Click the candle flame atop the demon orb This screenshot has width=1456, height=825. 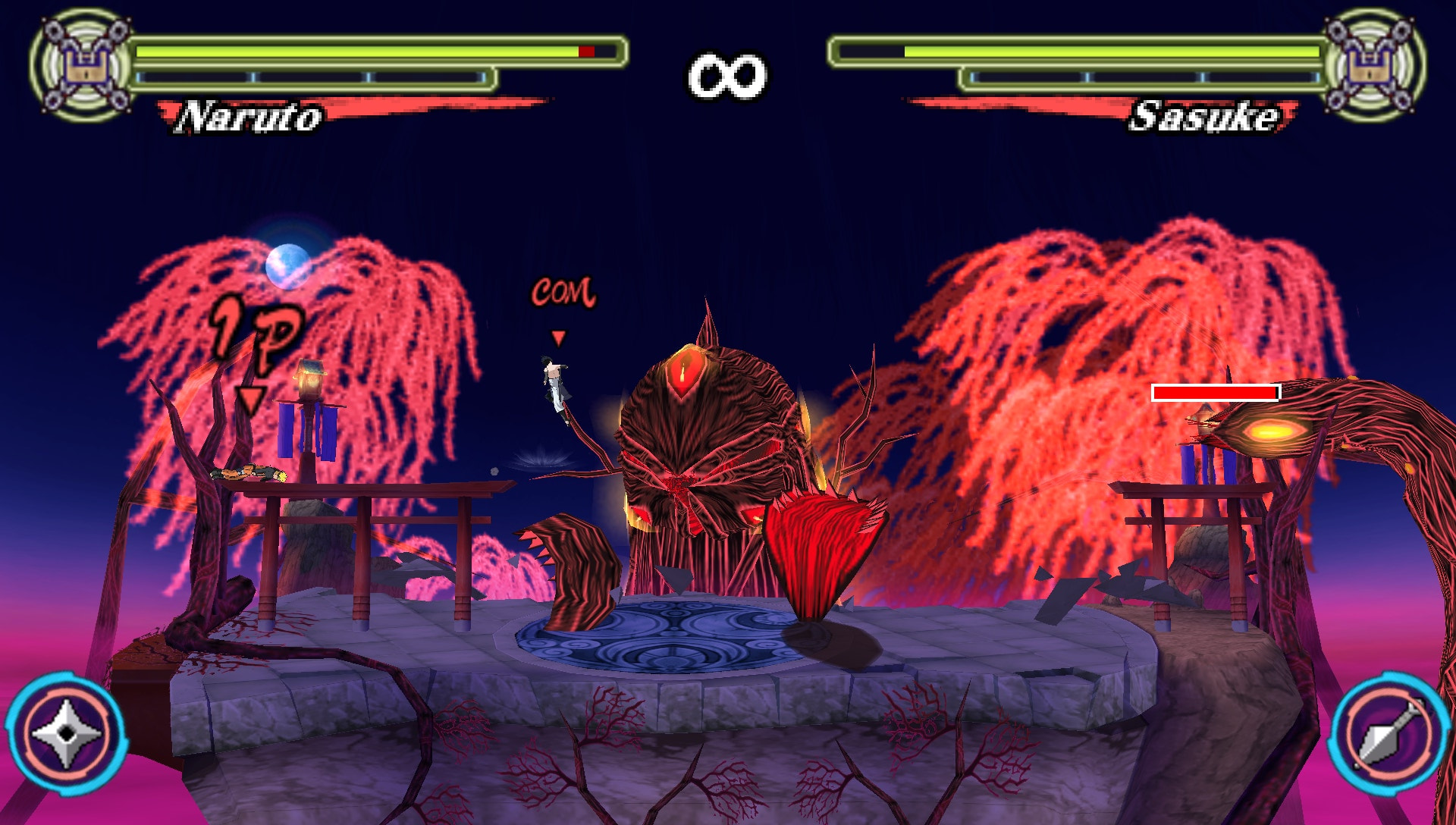[682, 372]
